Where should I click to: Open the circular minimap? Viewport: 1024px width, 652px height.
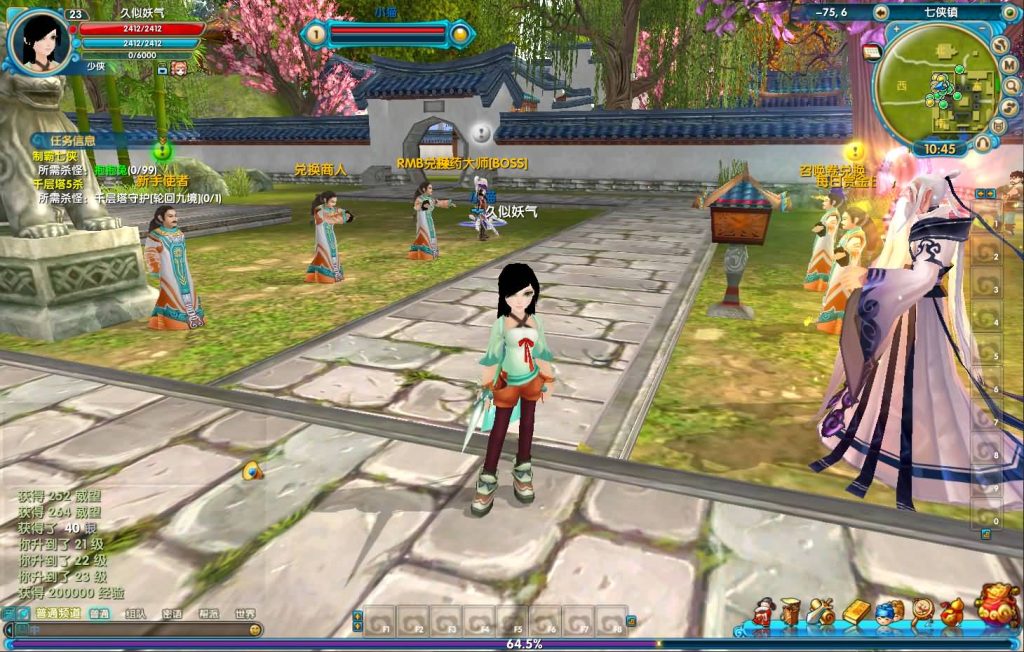[x=938, y=87]
